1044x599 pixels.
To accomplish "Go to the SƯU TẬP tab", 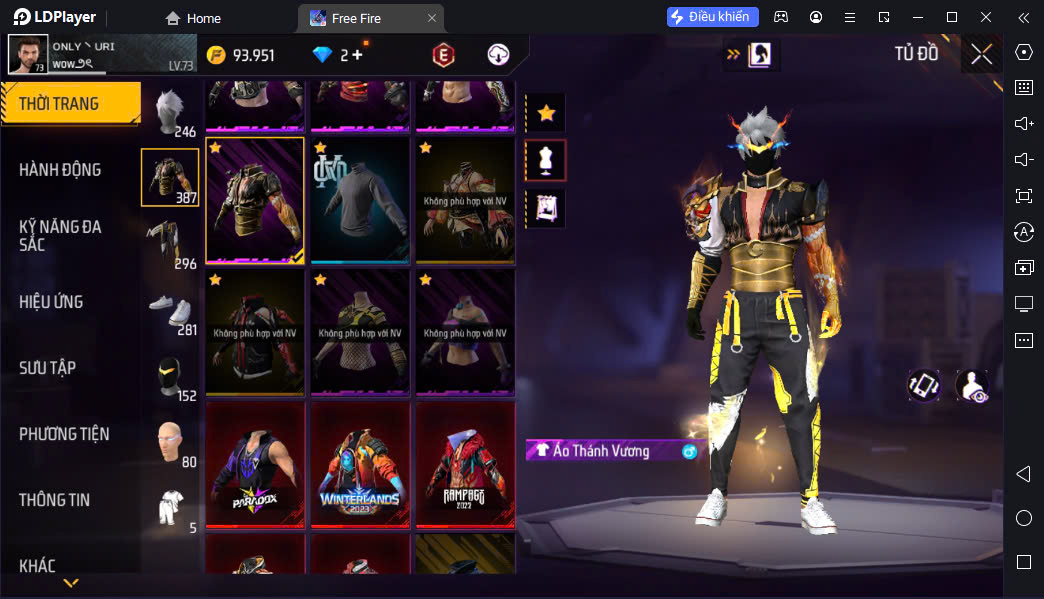I will pos(47,368).
